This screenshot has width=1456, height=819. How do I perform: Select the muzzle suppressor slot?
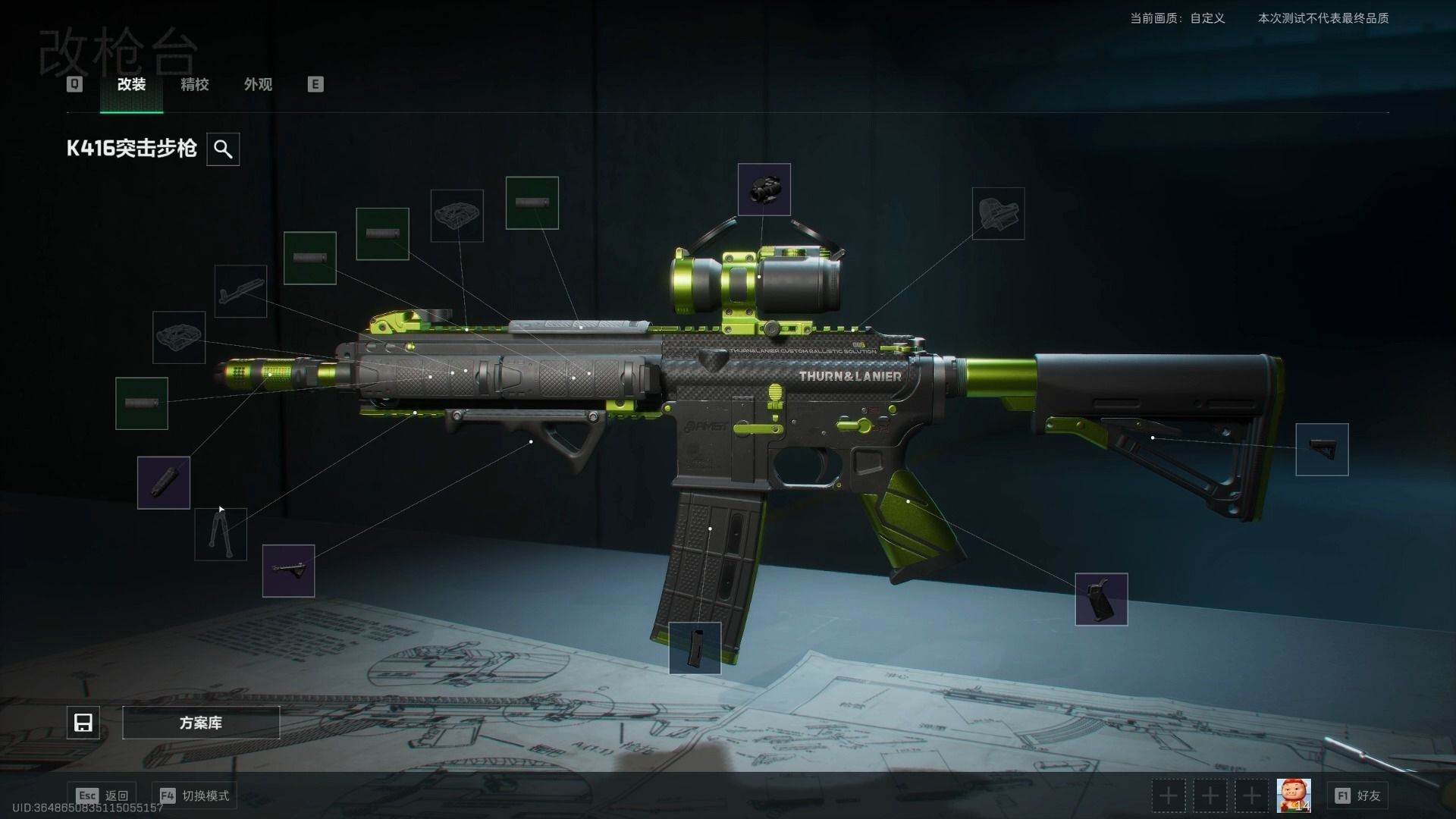pos(163,482)
